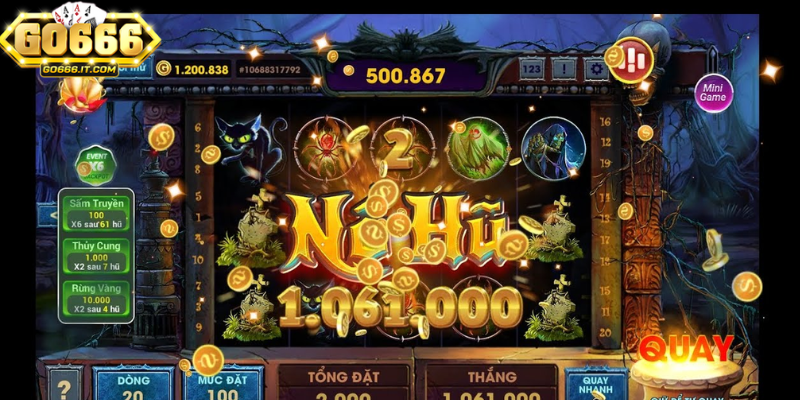Viewport: 800px width, 400px height.
Task: Click the red lotus gift icon
Action: [76, 93]
